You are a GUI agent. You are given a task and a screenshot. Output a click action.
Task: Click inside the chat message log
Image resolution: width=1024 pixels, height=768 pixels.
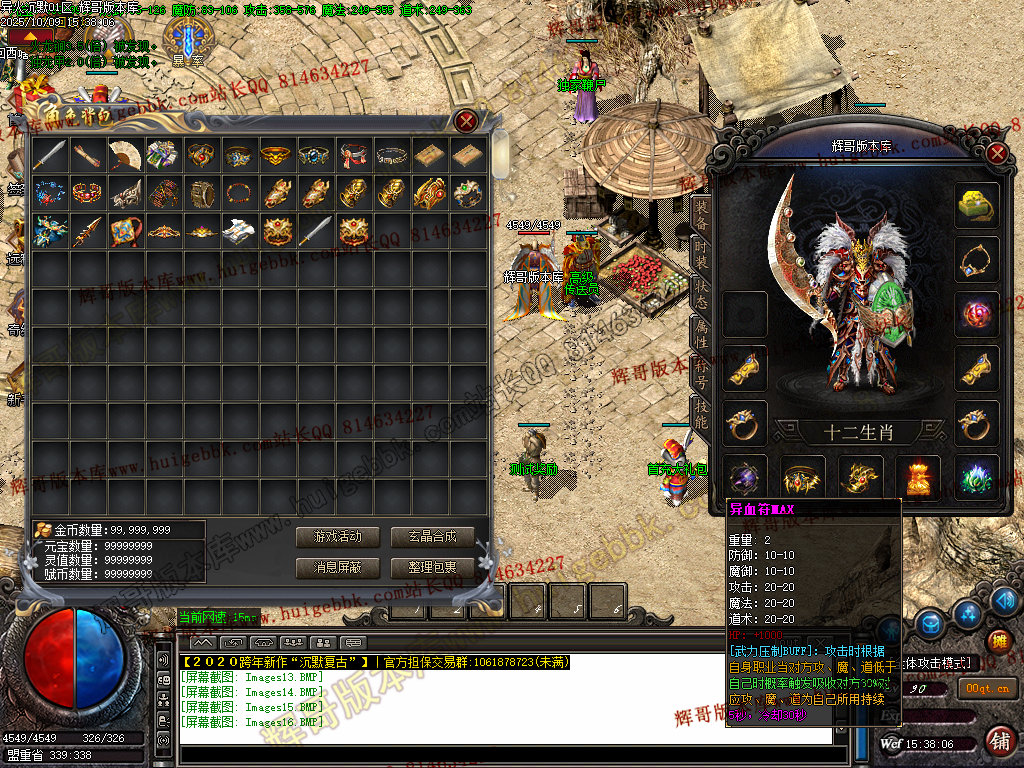point(500,700)
